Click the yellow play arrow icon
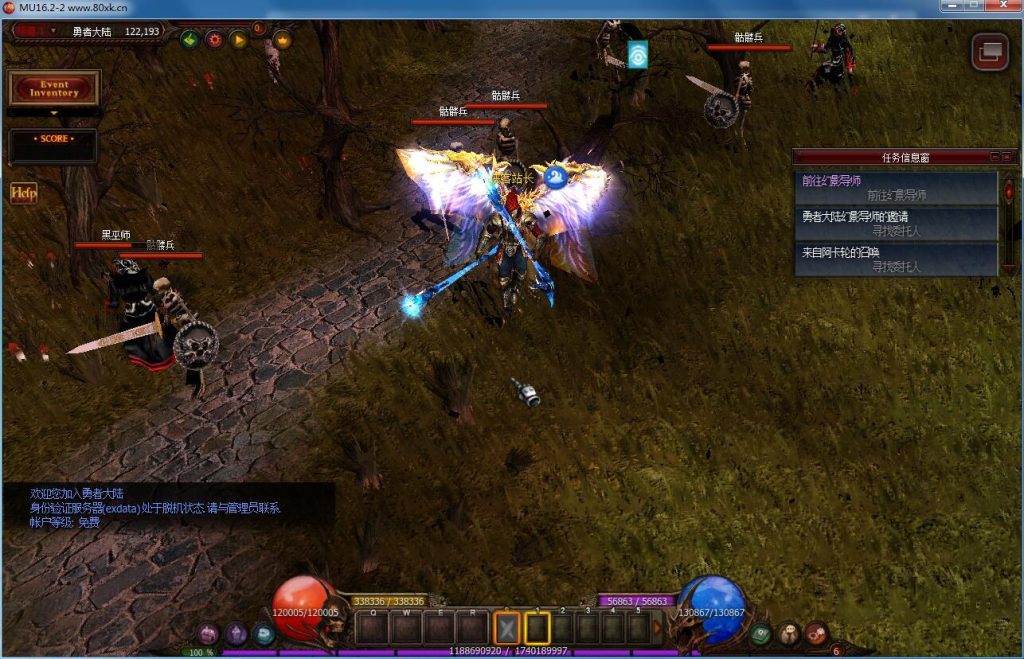1024x659 pixels. (x=238, y=40)
